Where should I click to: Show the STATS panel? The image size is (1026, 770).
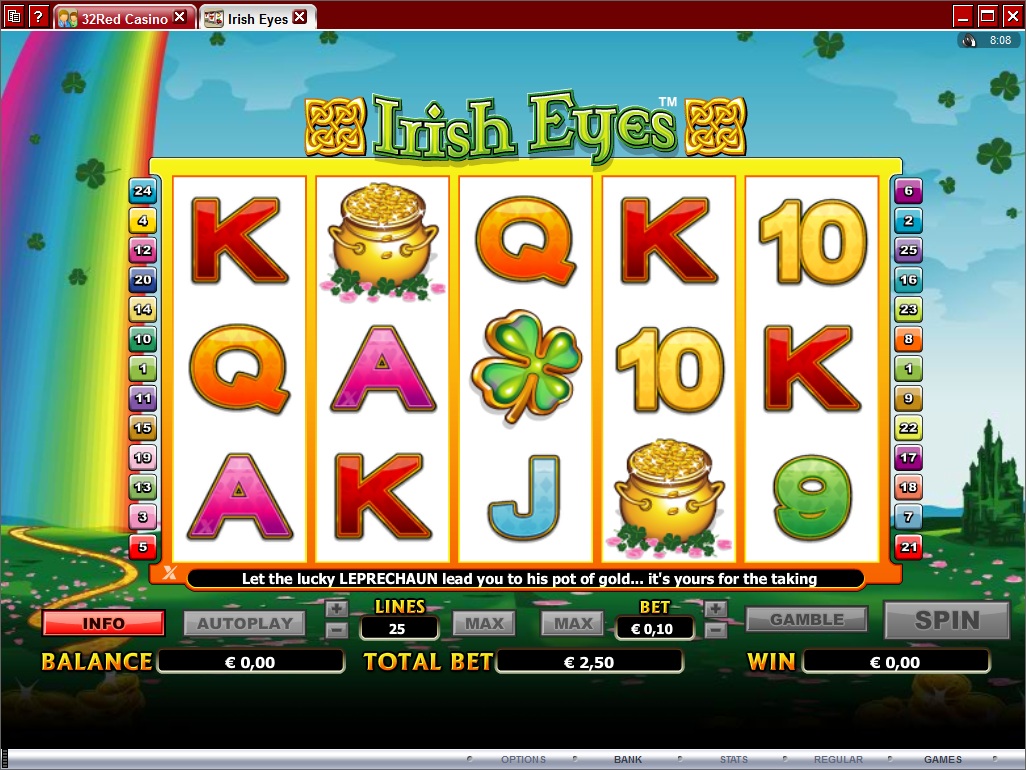734,760
